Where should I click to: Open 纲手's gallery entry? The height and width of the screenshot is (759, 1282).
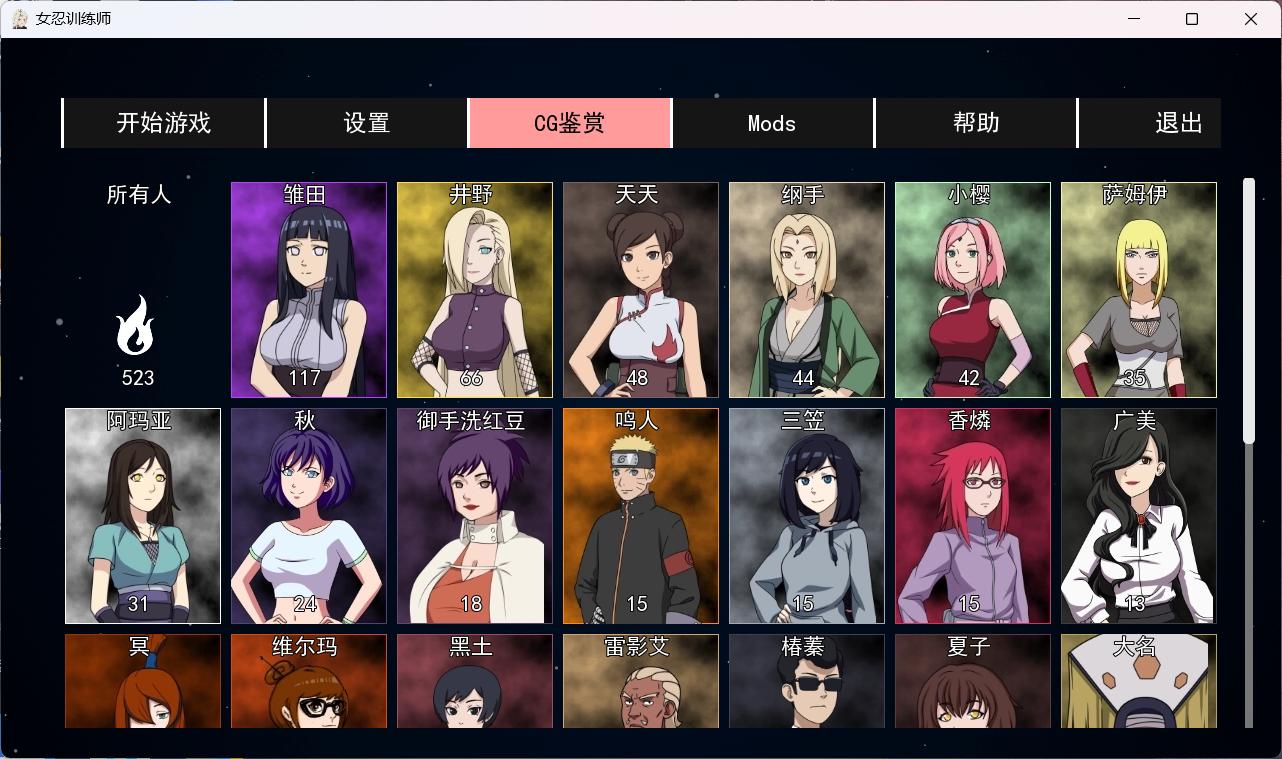[x=806, y=289]
